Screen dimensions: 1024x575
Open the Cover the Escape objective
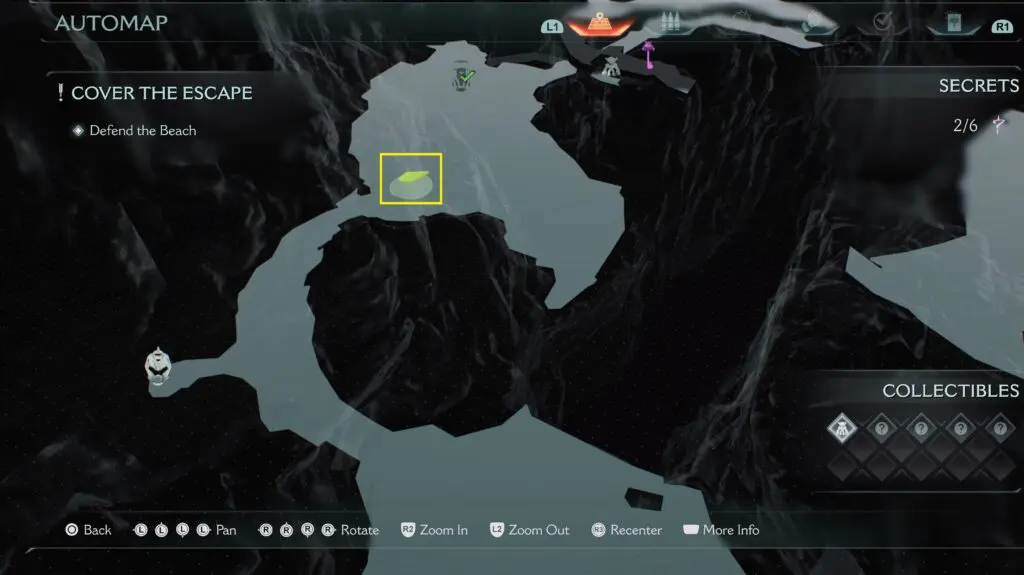pos(161,93)
